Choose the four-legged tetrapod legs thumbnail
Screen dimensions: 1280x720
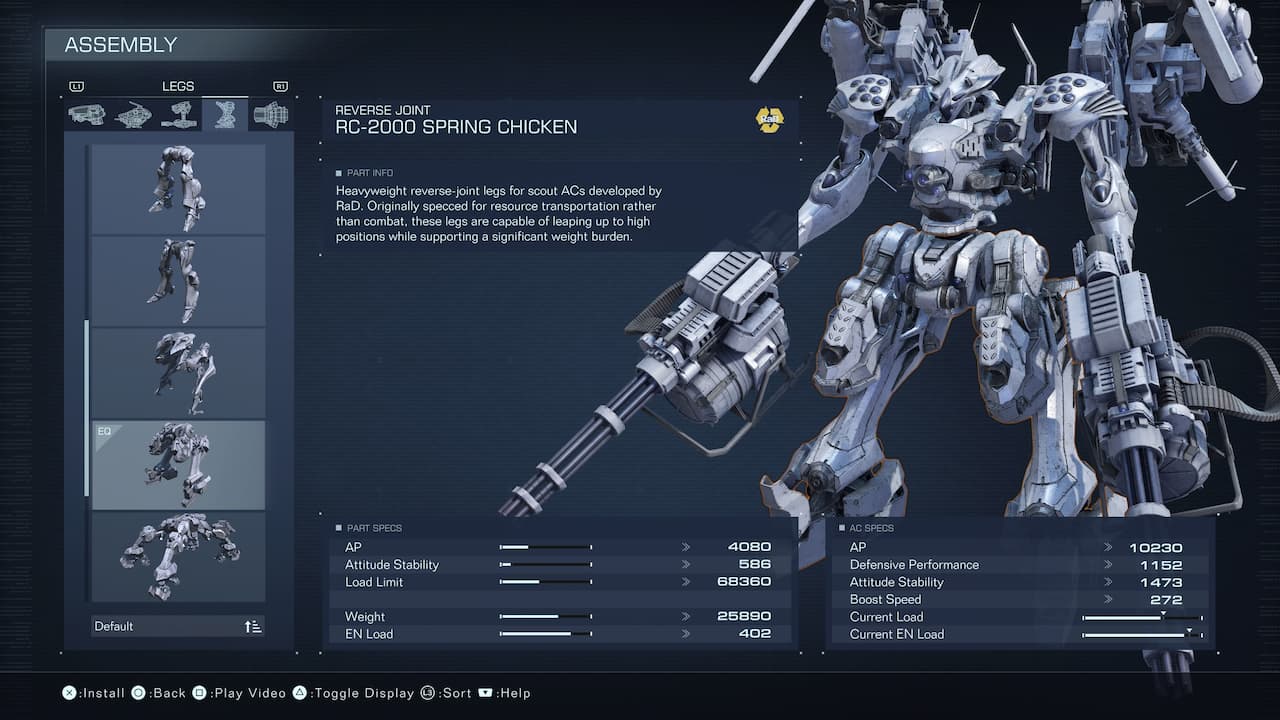178,557
